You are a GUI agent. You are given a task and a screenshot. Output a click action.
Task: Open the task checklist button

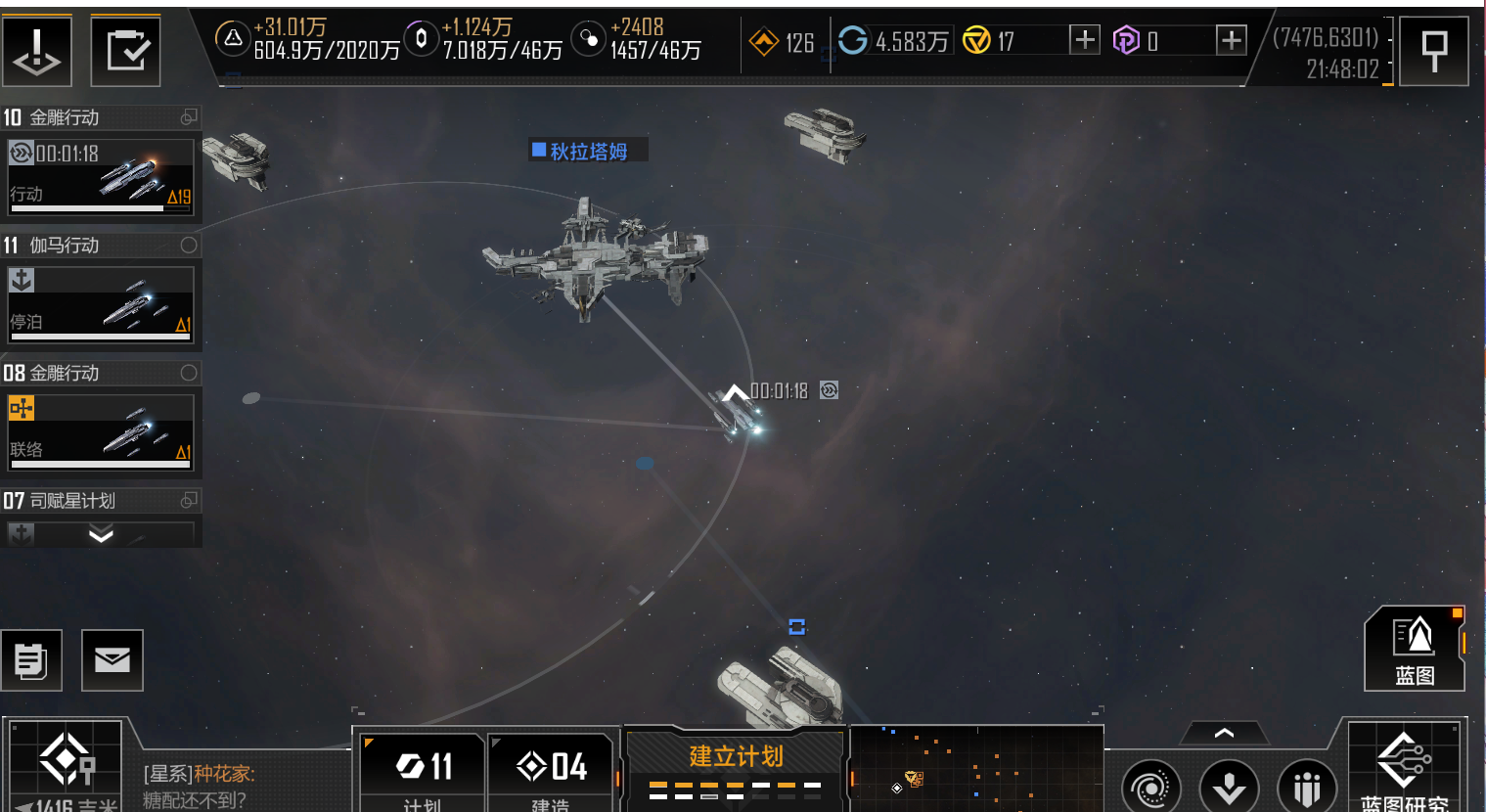tap(126, 50)
